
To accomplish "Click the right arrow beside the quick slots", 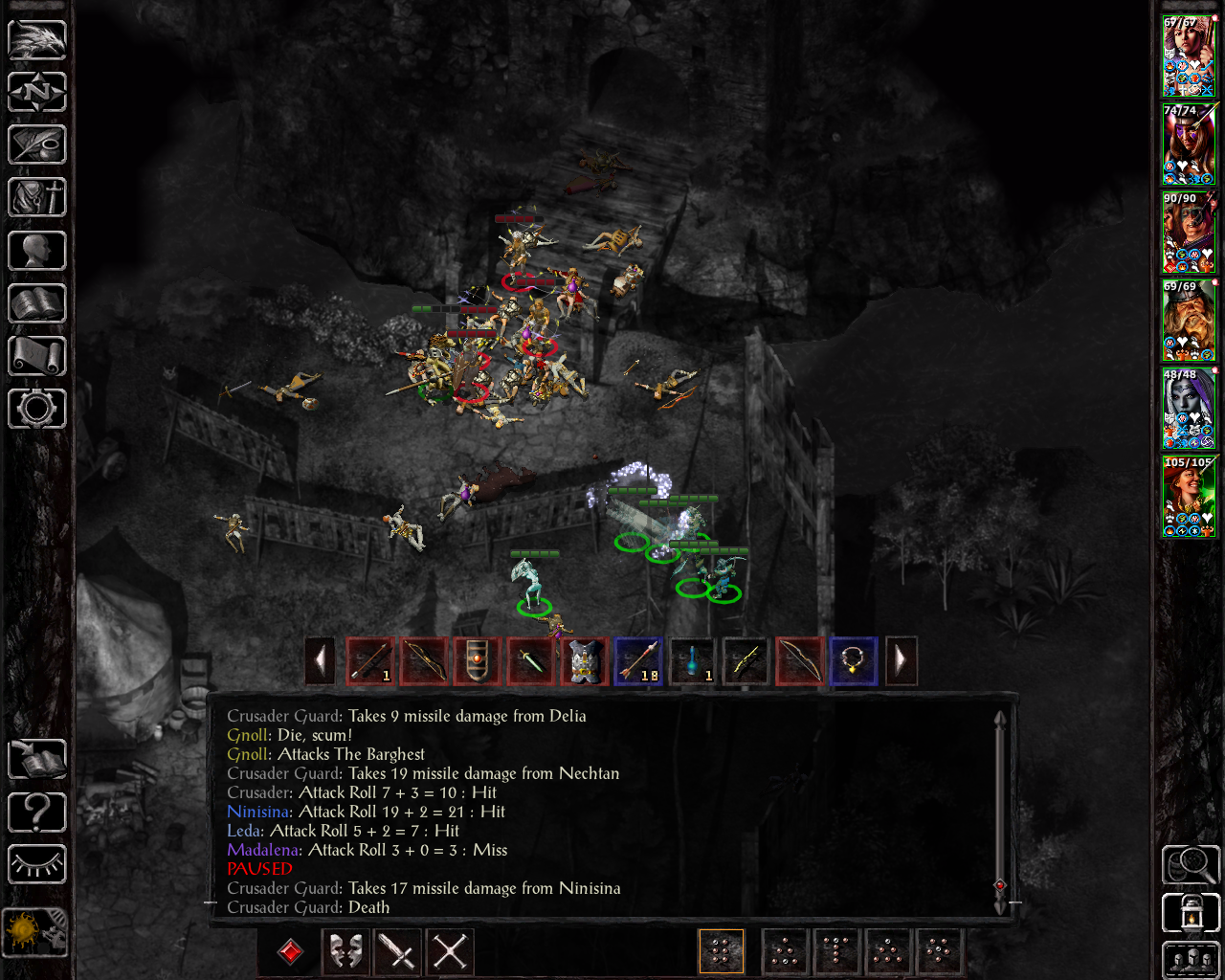I will pyautogui.click(x=901, y=661).
